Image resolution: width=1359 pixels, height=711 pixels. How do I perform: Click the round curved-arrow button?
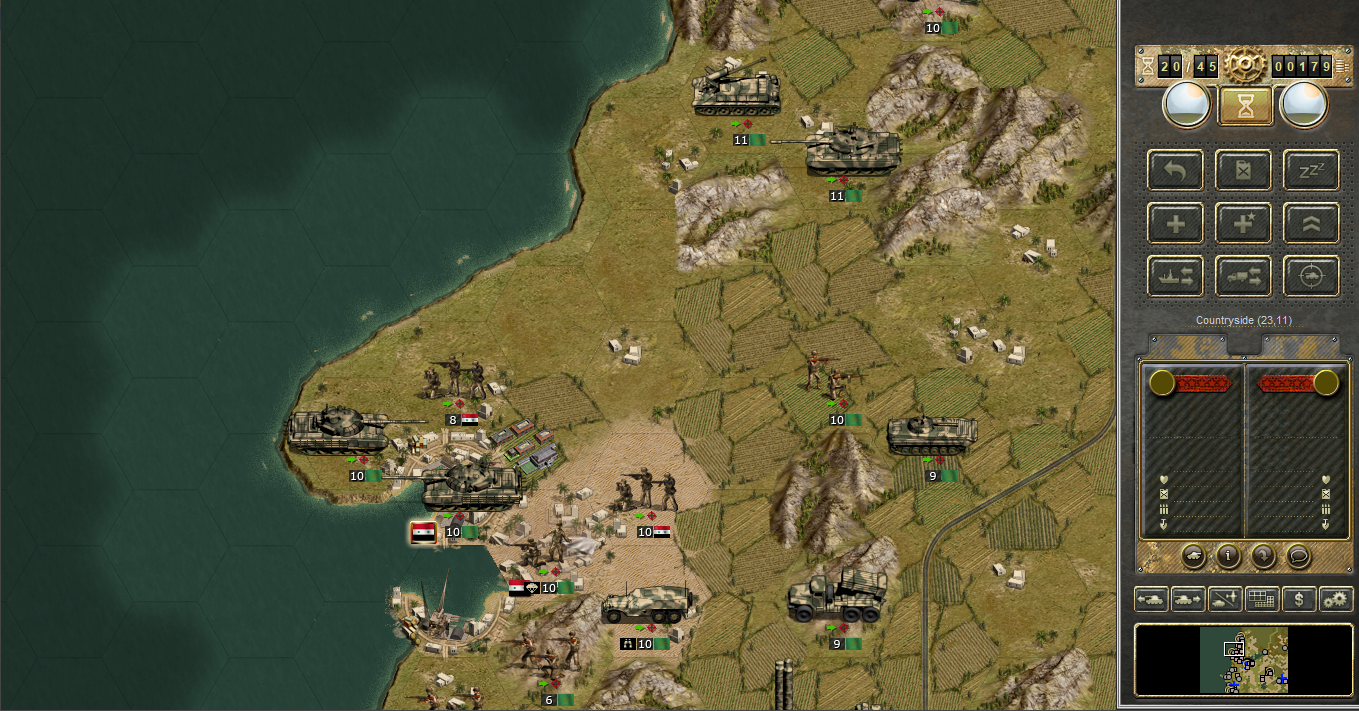[x=1263, y=555]
